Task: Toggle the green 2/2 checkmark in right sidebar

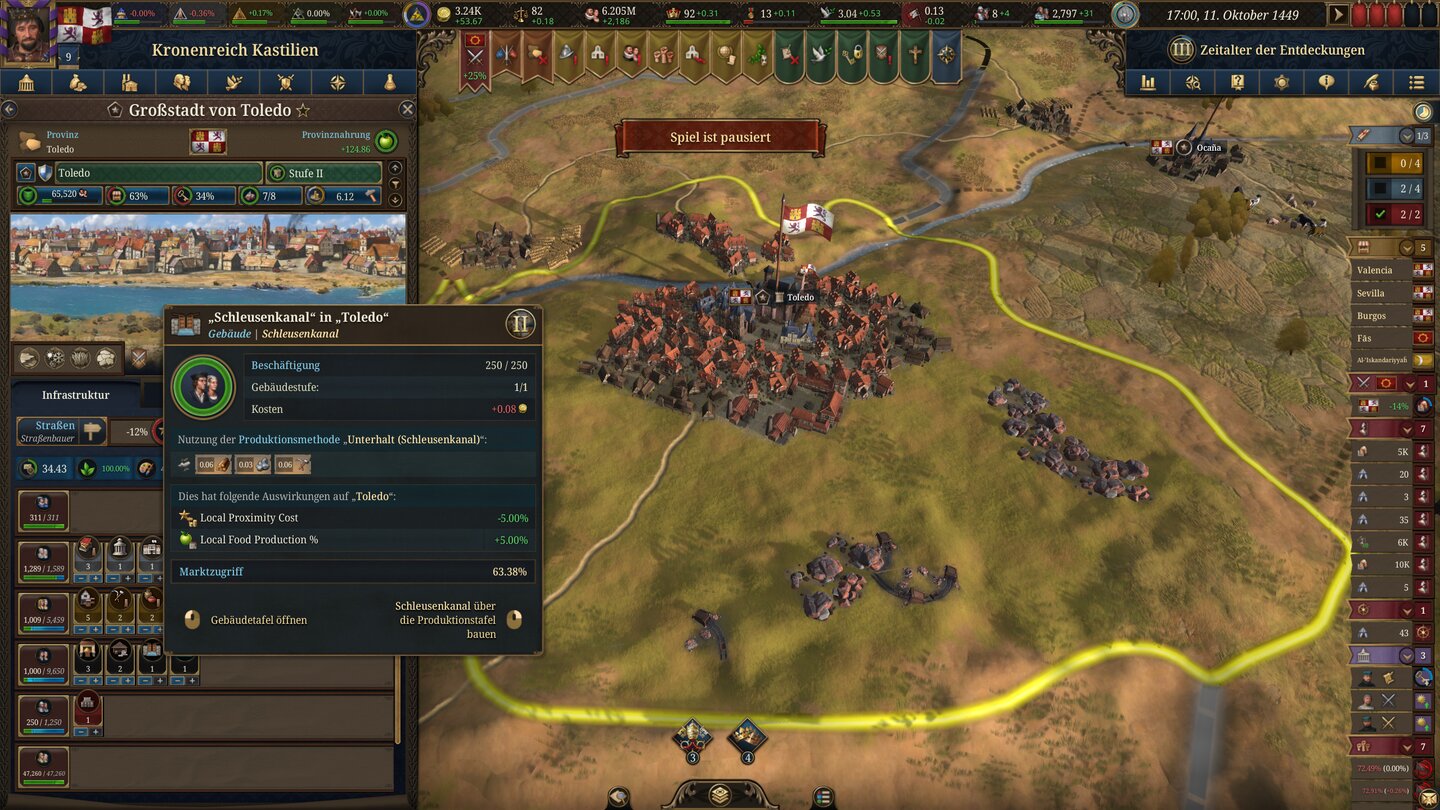Action: (x=1380, y=213)
